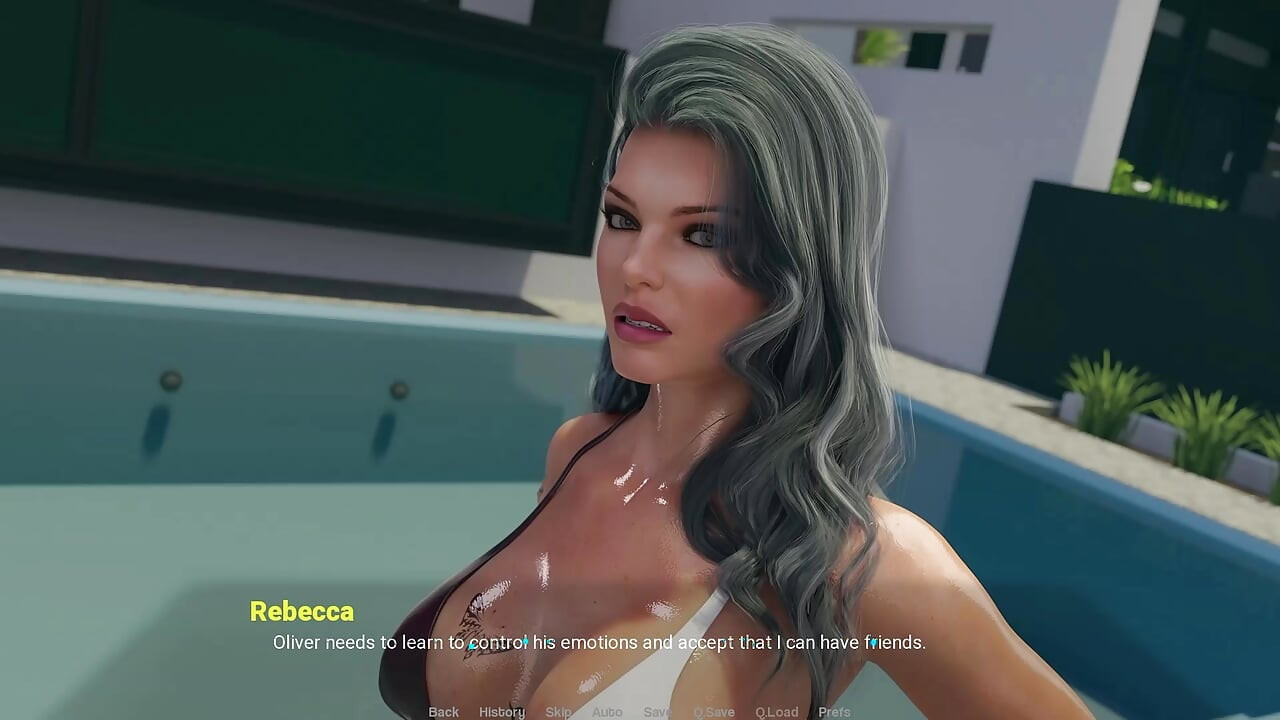The width and height of the screenshot is (1280, 720).
Task: Open the Prefs settings screen
Action: 835,711
